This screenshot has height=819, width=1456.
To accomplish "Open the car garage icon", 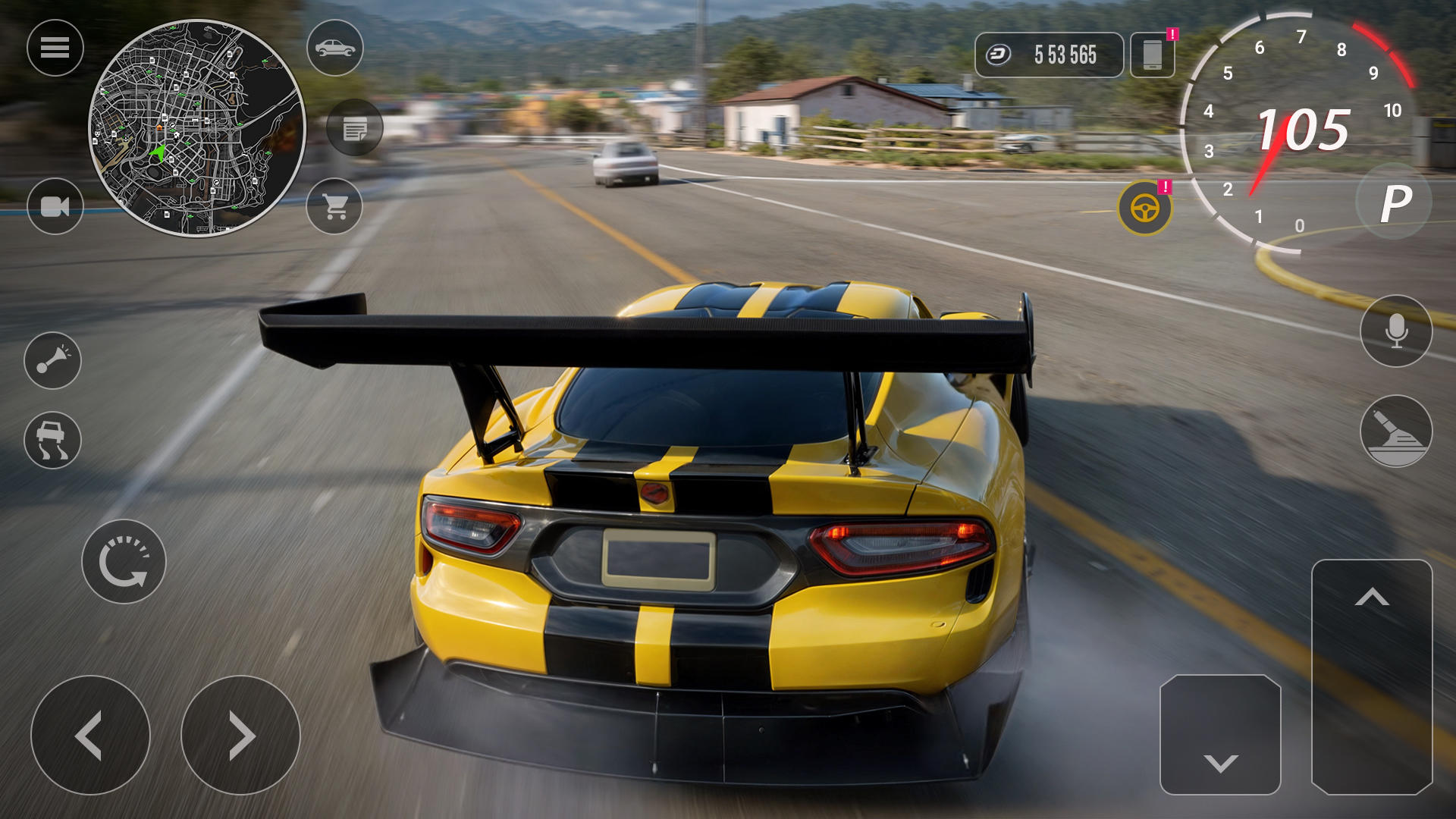I will tap(334, 48).
